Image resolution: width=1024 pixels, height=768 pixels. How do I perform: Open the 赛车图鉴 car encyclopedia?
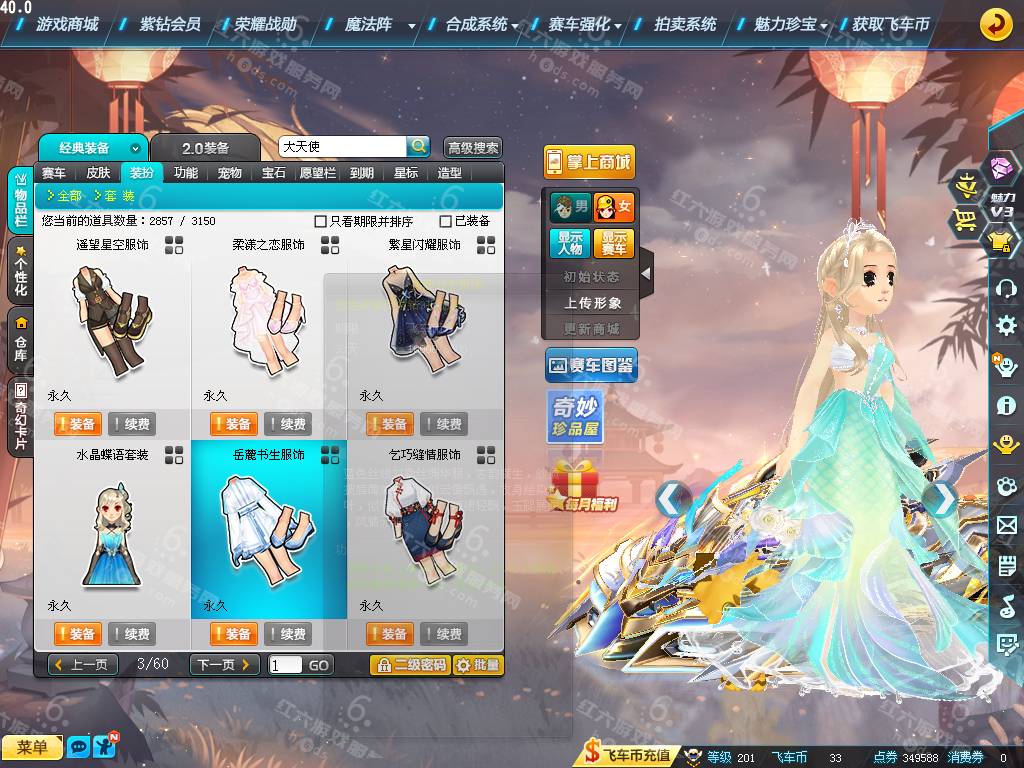591,366
